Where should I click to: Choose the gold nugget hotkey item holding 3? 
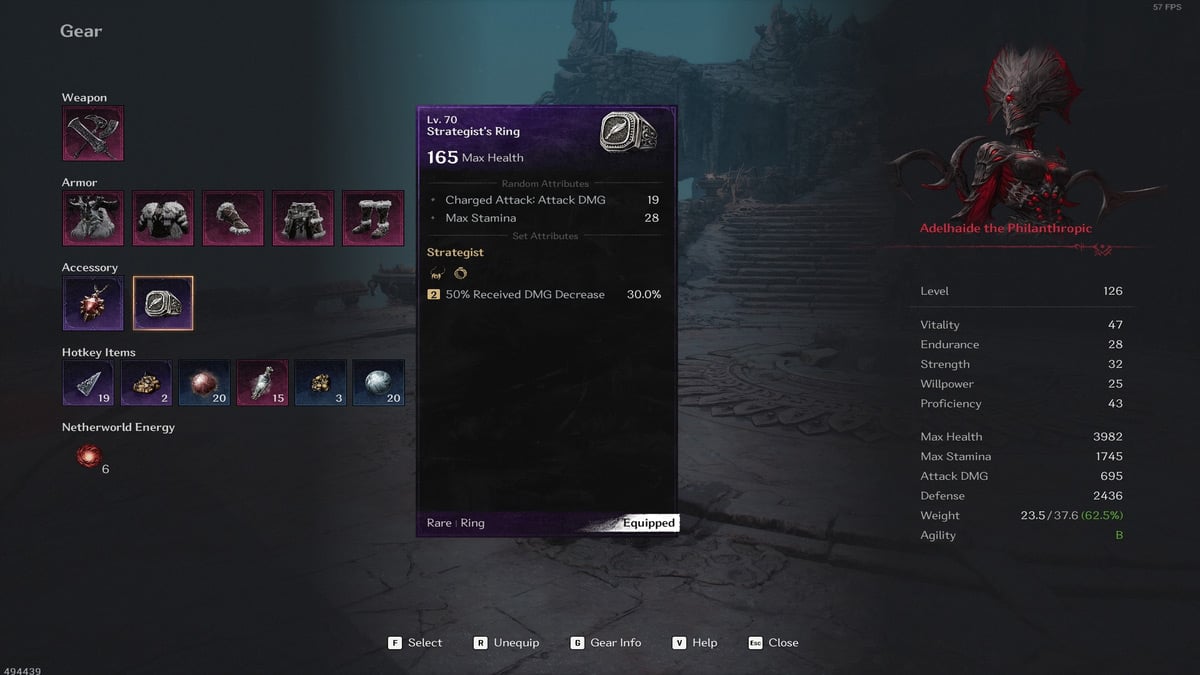point(320,383)
